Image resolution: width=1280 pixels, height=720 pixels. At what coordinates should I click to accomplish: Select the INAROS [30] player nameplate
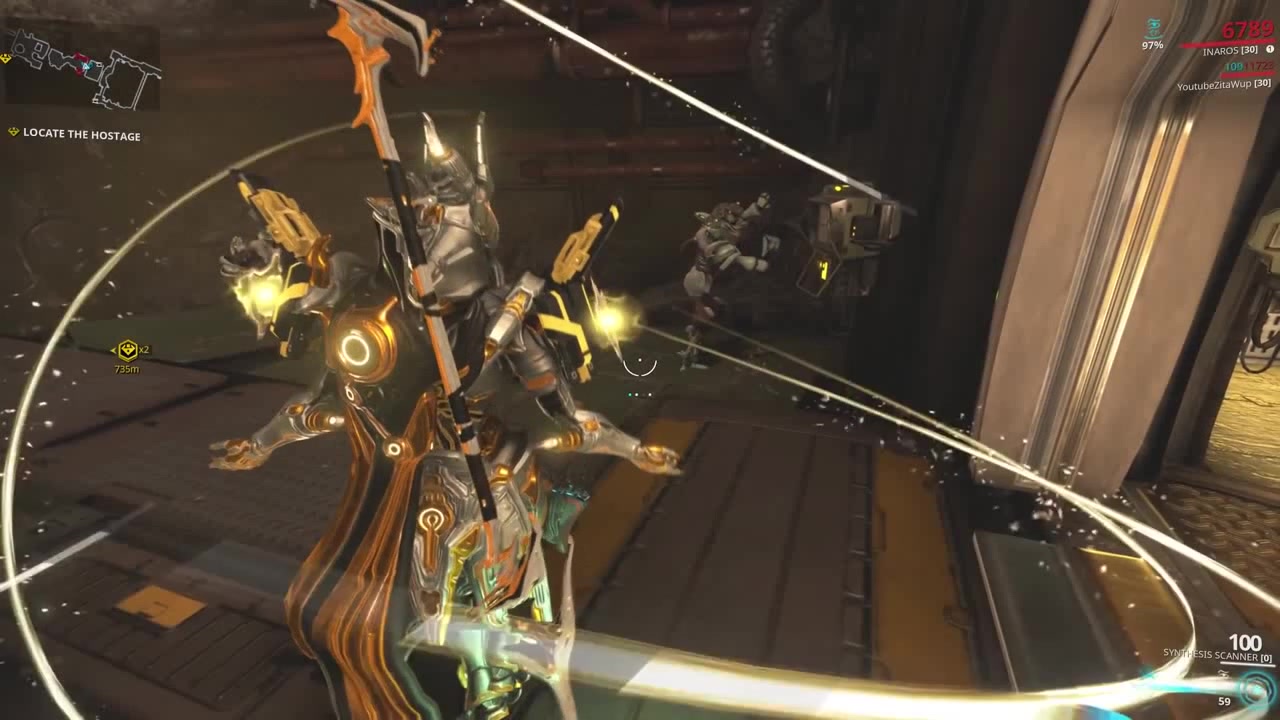click(1231, 48)
